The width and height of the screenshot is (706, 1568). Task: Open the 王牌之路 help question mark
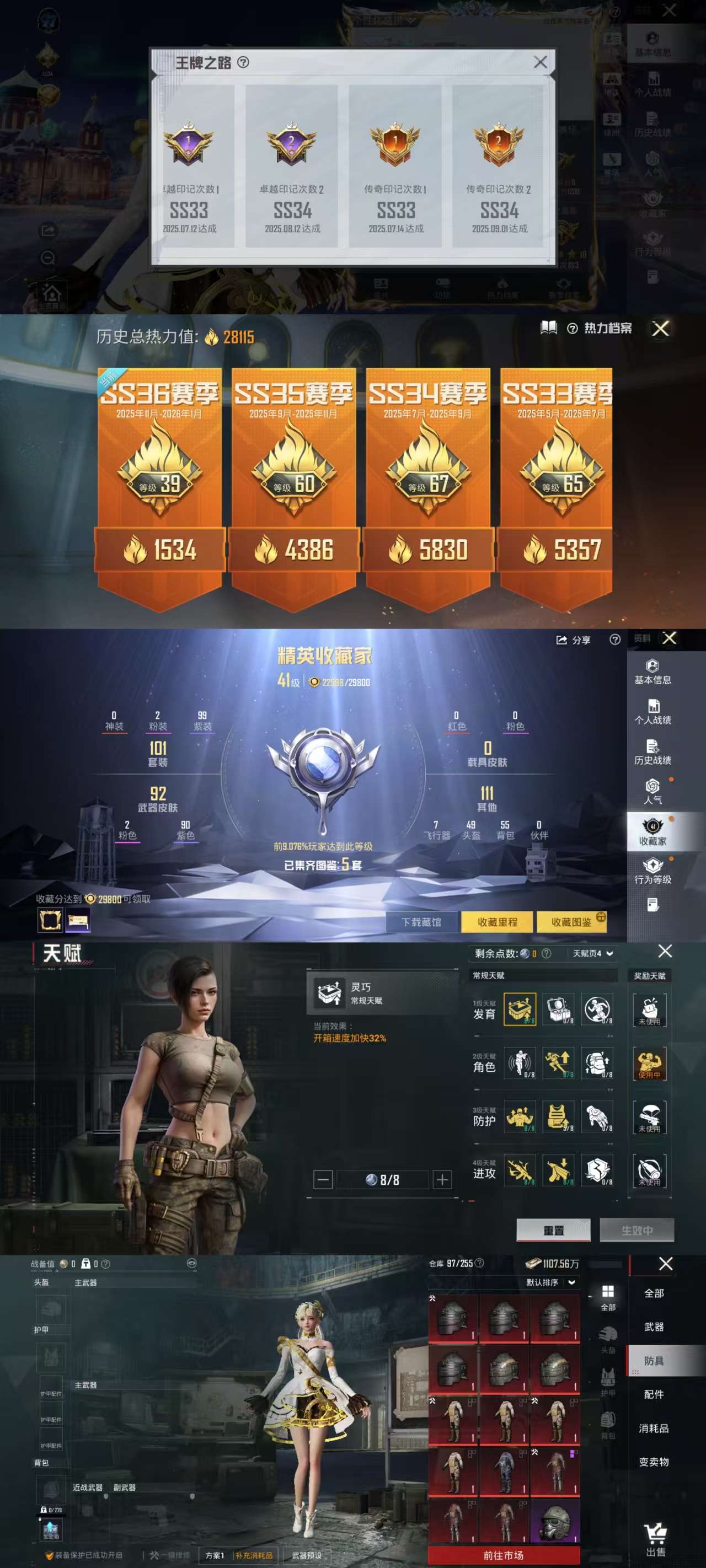pos(243,62)
